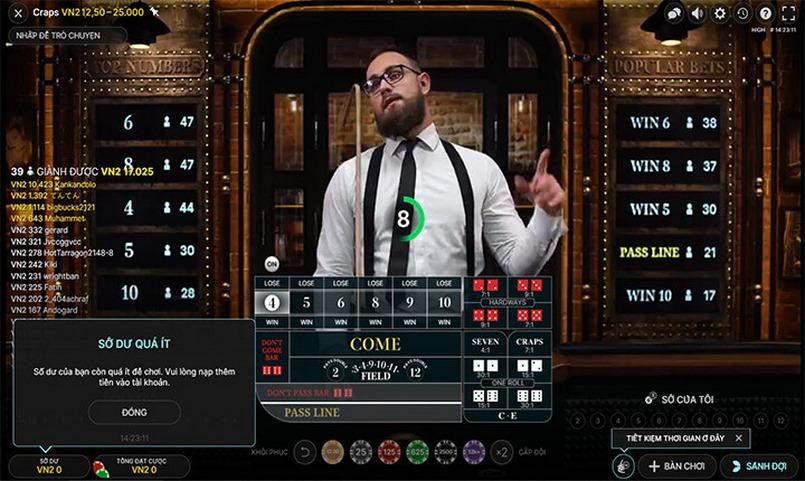Open the BÀN CHƠI tables button

[675, 466]
